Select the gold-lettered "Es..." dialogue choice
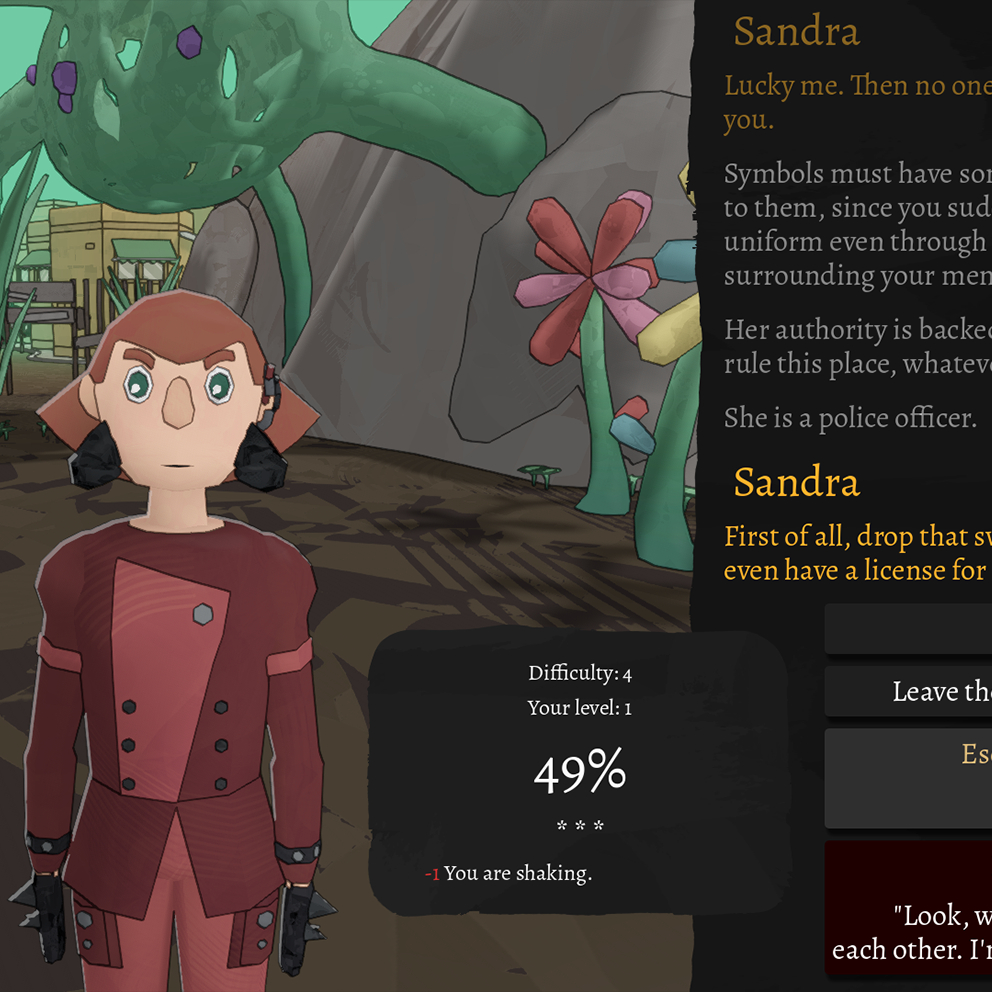The image size is (992, 992). (910, 777)
